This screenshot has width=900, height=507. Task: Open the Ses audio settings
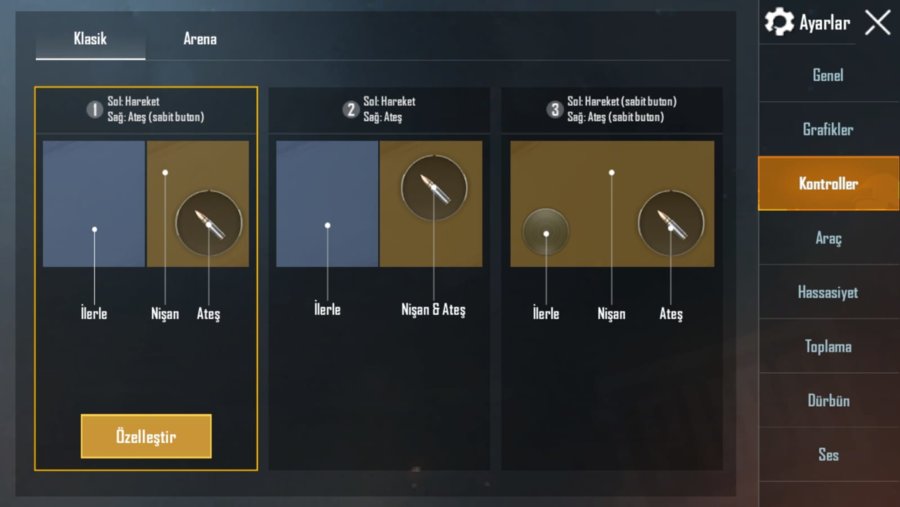tap(828, 455)
